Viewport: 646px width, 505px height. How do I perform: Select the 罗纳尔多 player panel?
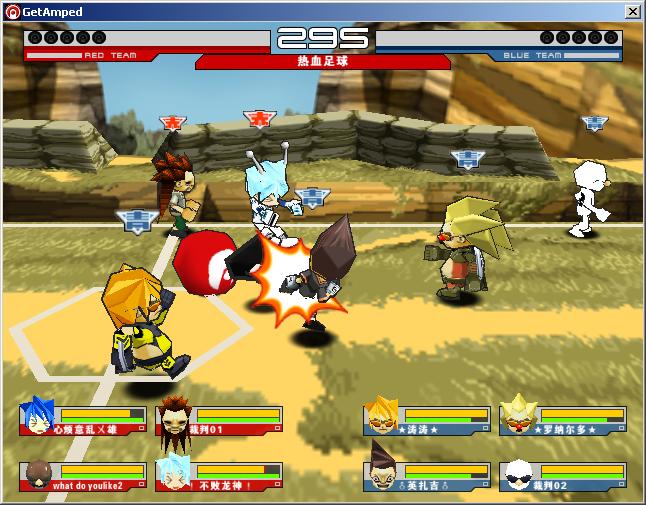563,420
